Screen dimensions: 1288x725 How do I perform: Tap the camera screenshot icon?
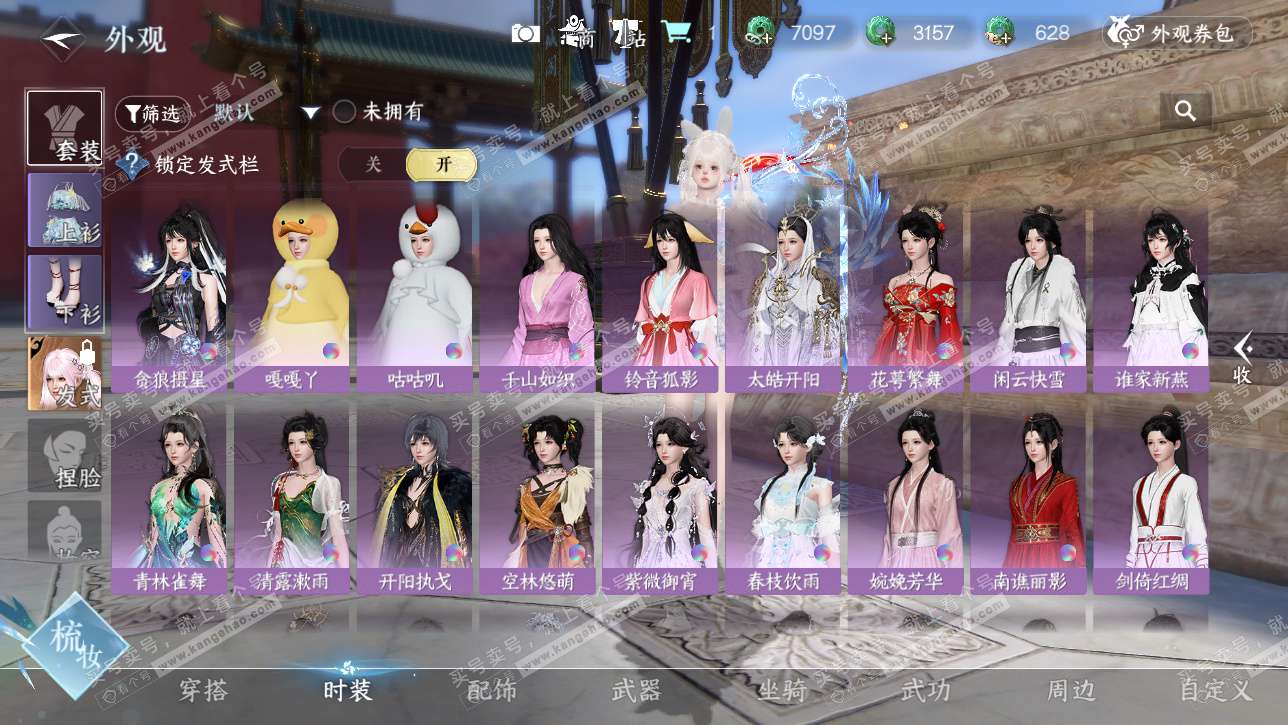[x=525, y=33]
